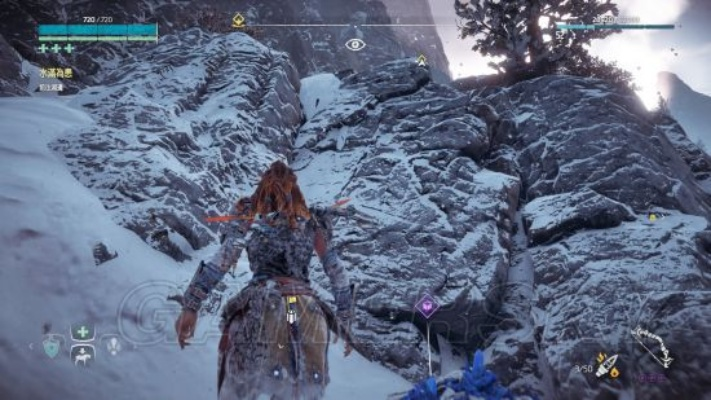
Task: Pick the white trap quick-slot item
Action: pos(114,345)
